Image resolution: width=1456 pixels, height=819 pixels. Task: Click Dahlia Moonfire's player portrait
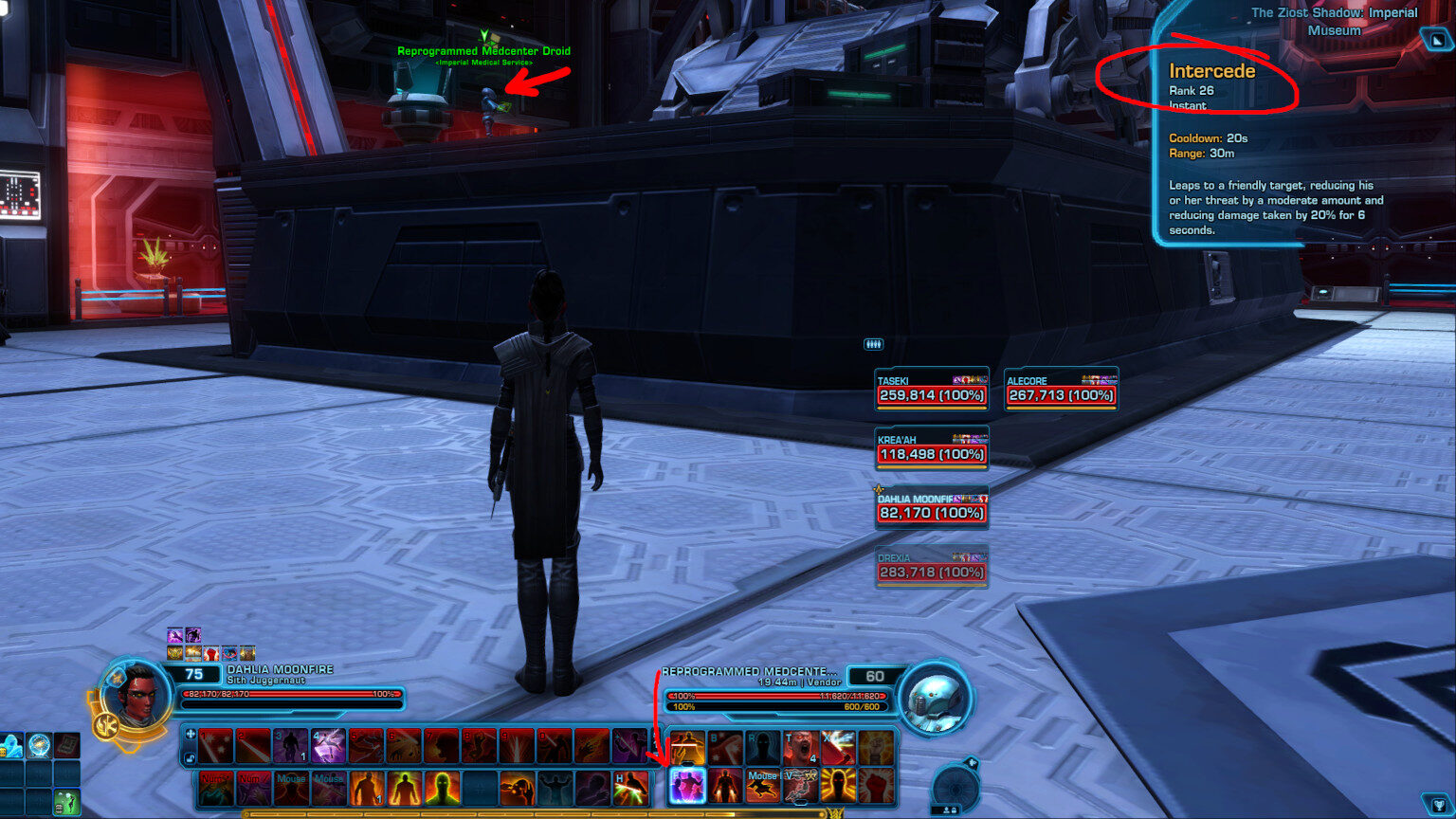pyautogui.click(x=135, y=695)
